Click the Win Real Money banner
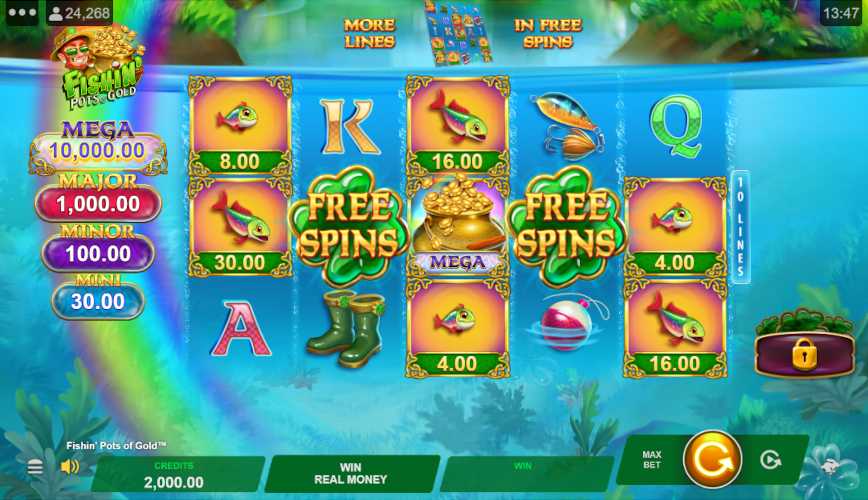868x500 pixels. (351, 473)
